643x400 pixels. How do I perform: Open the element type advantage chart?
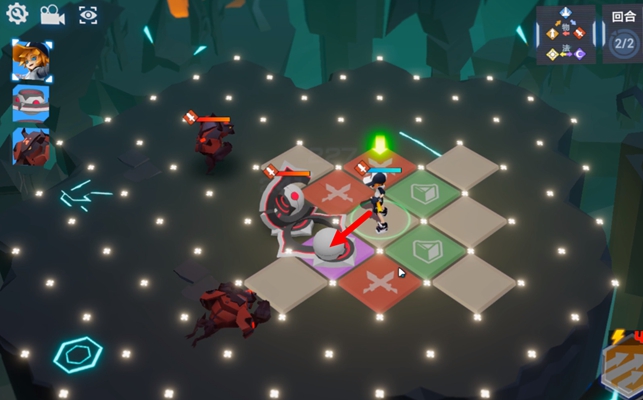point(566,36)
